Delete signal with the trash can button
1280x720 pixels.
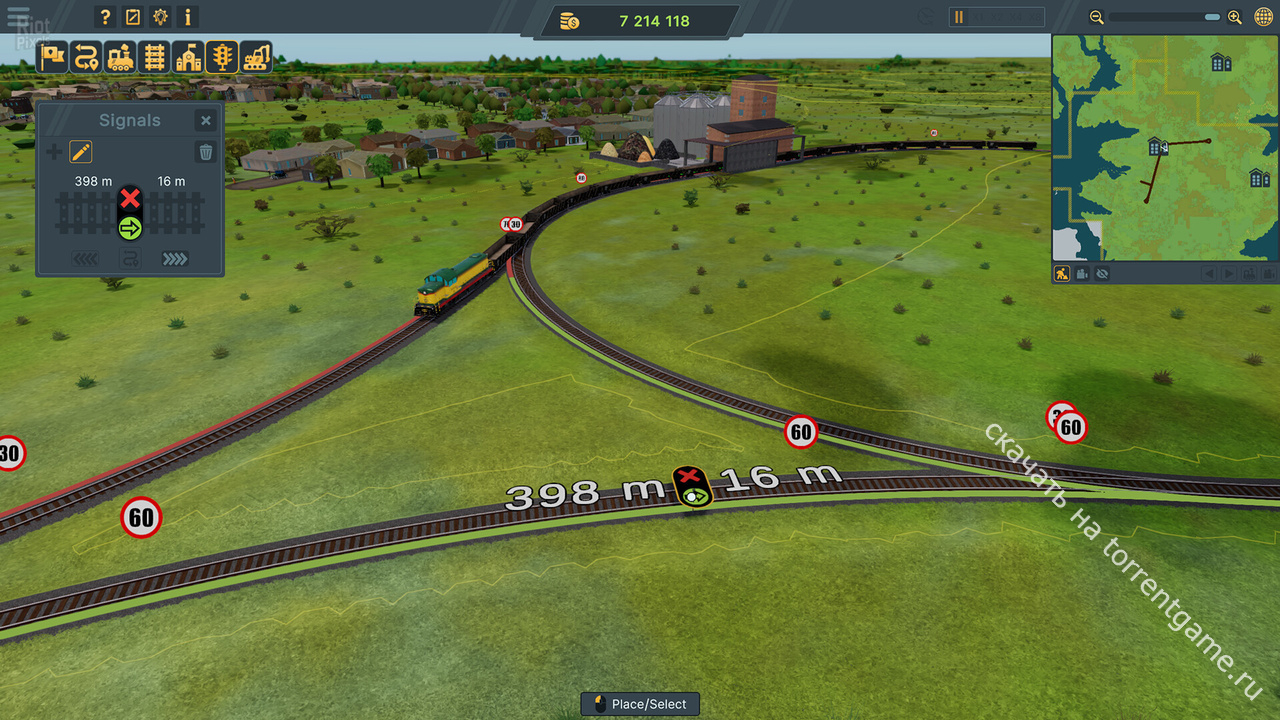(x=205, y=152)
